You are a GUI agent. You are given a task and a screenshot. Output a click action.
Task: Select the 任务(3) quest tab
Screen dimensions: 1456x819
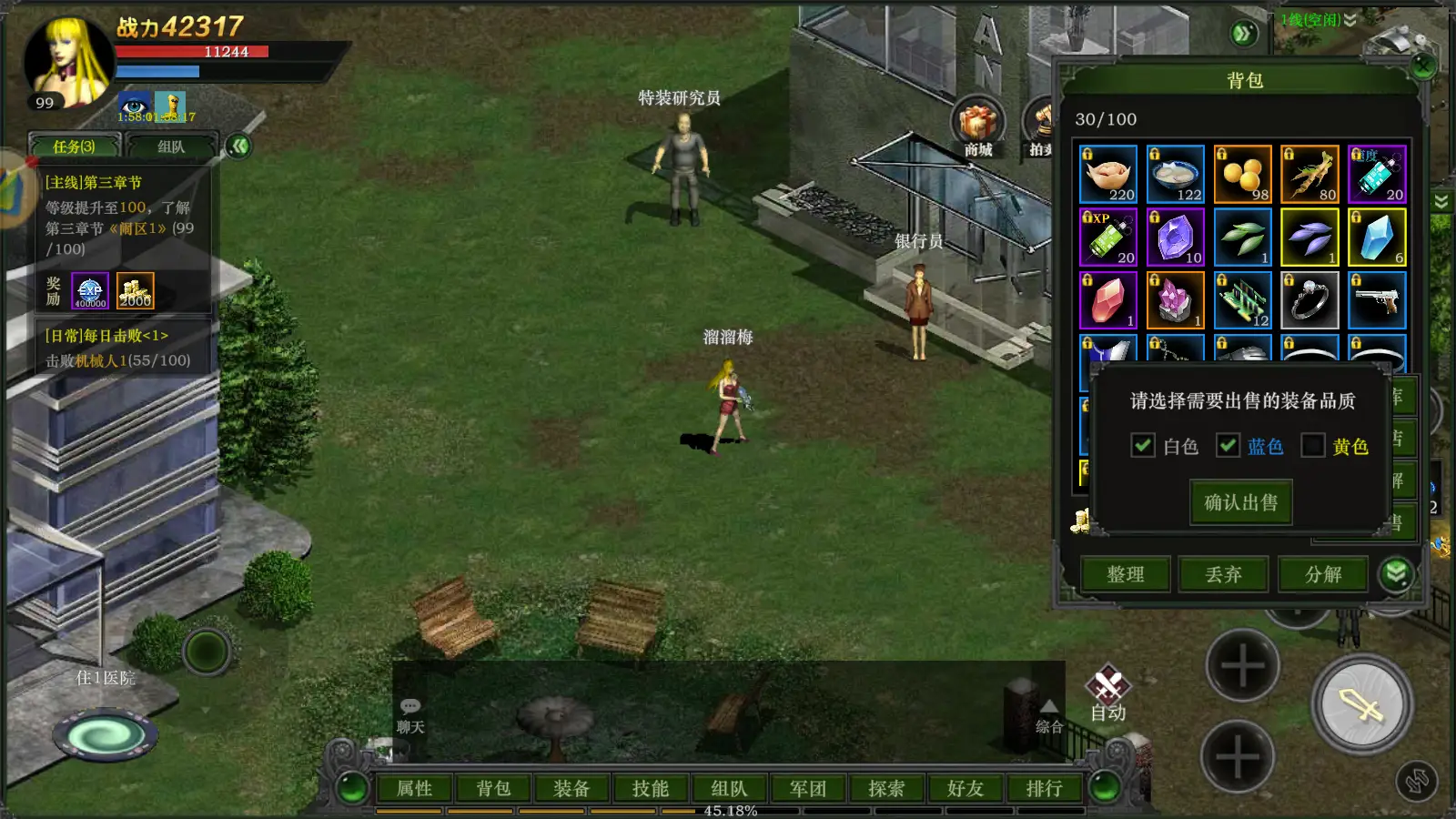click(75, 147)
